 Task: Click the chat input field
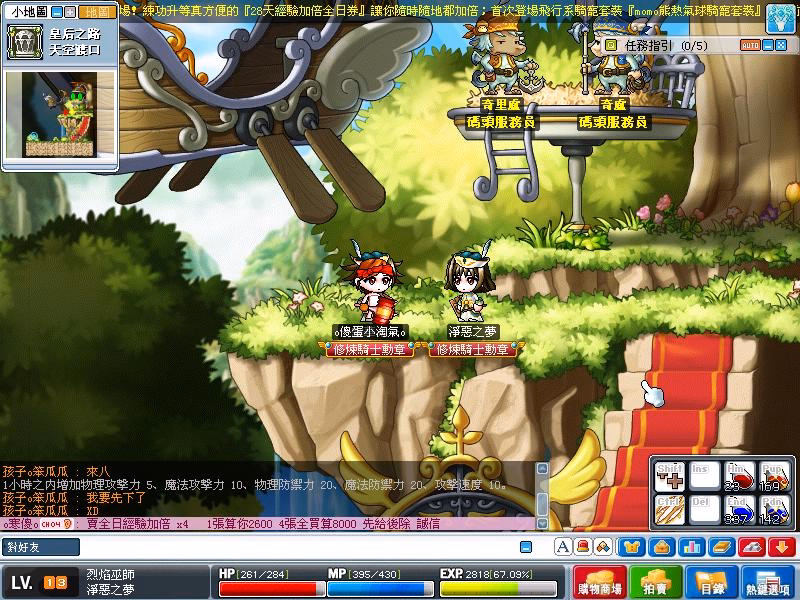coord(300,547)
